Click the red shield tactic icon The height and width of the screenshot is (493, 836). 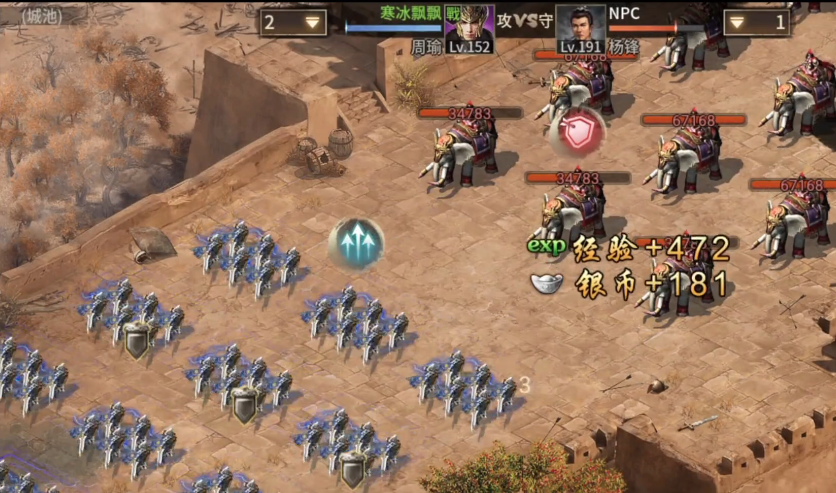576,131
